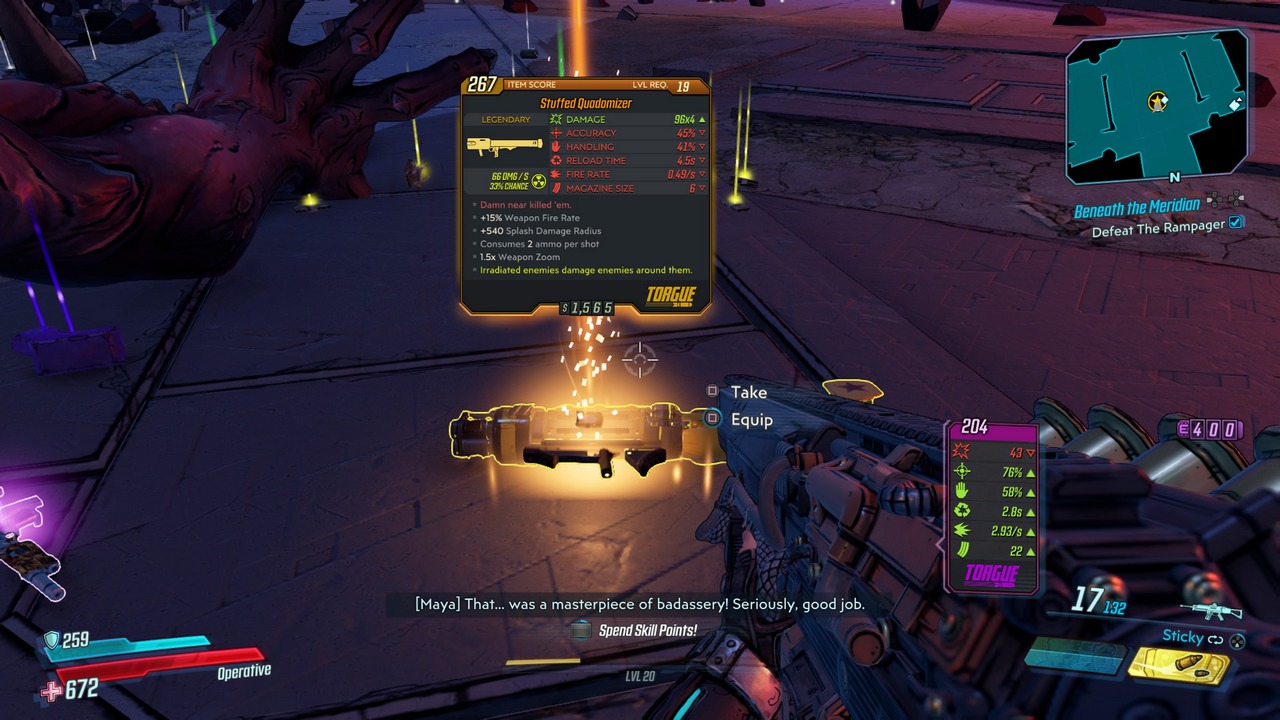Viewport: 1280px width, 720px height.
Task: Click the minimap
Action: pyautogui.click(x=1157, y=105)
